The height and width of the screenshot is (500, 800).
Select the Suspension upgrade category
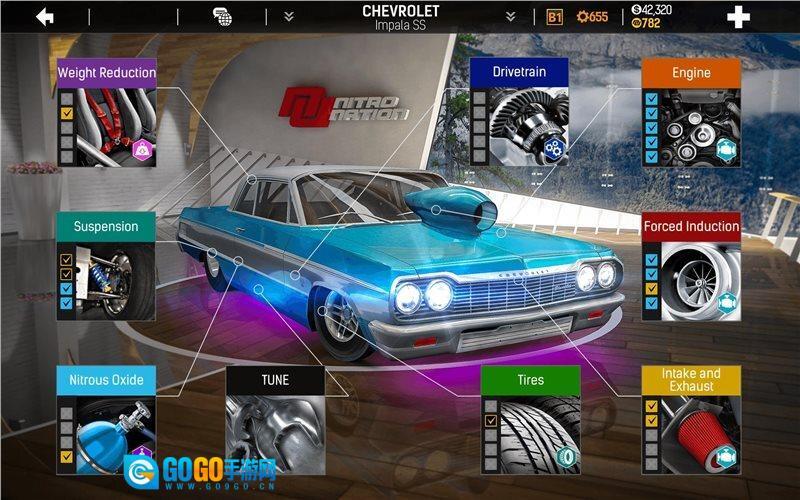[106, 265]
